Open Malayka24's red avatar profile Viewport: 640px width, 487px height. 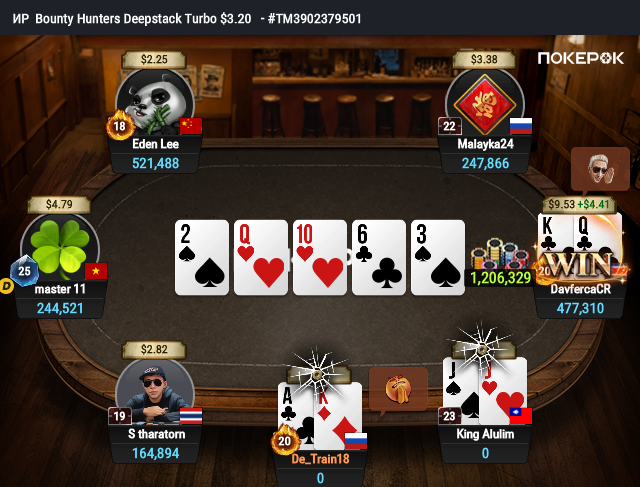click(484, 103)
